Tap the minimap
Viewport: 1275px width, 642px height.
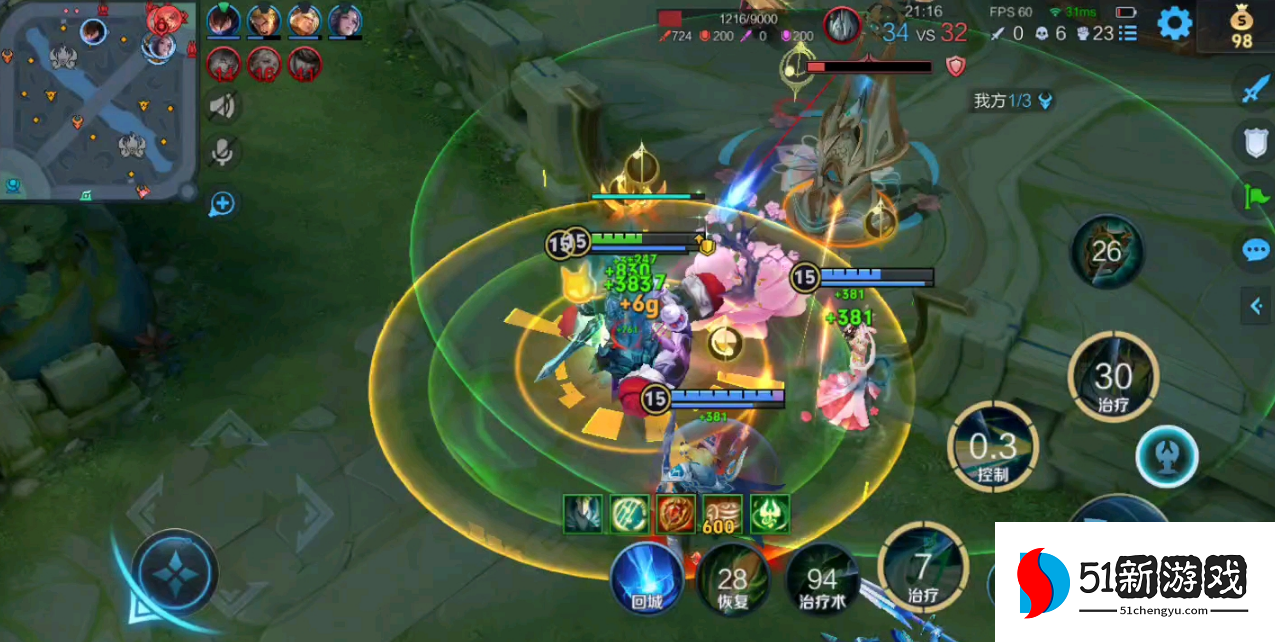97,100
